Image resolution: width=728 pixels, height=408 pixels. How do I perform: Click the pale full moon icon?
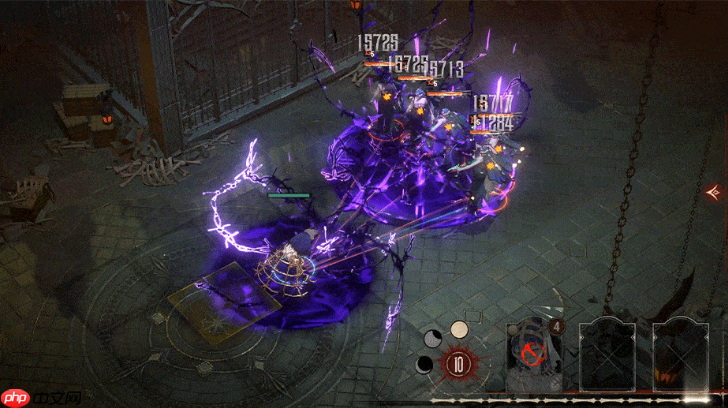[459, 329]
